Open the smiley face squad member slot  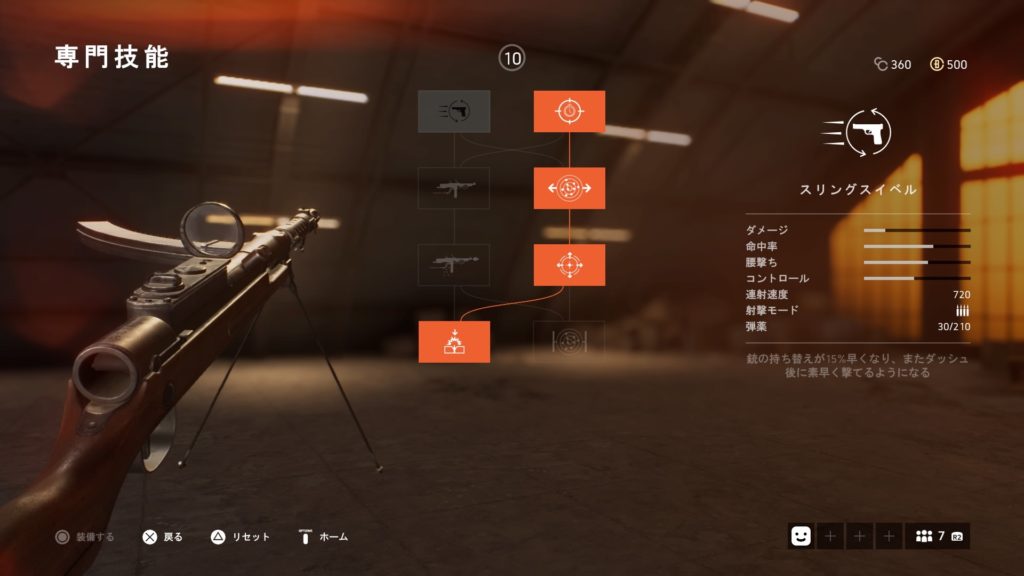(801, 536)
